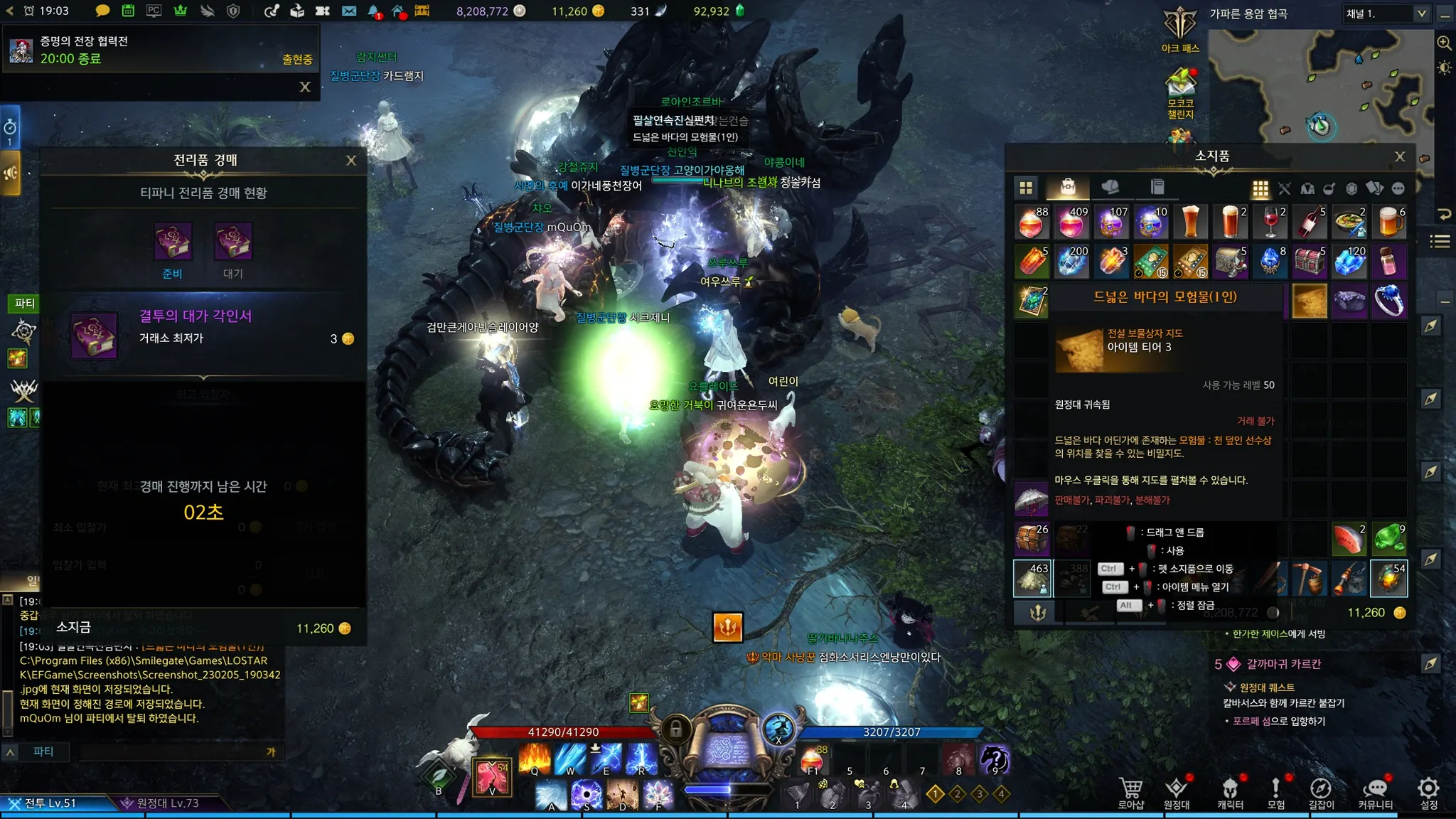1456x819 pixels.
Task: Select the beer mug stack of 6
Action: tap(1388, 222)
